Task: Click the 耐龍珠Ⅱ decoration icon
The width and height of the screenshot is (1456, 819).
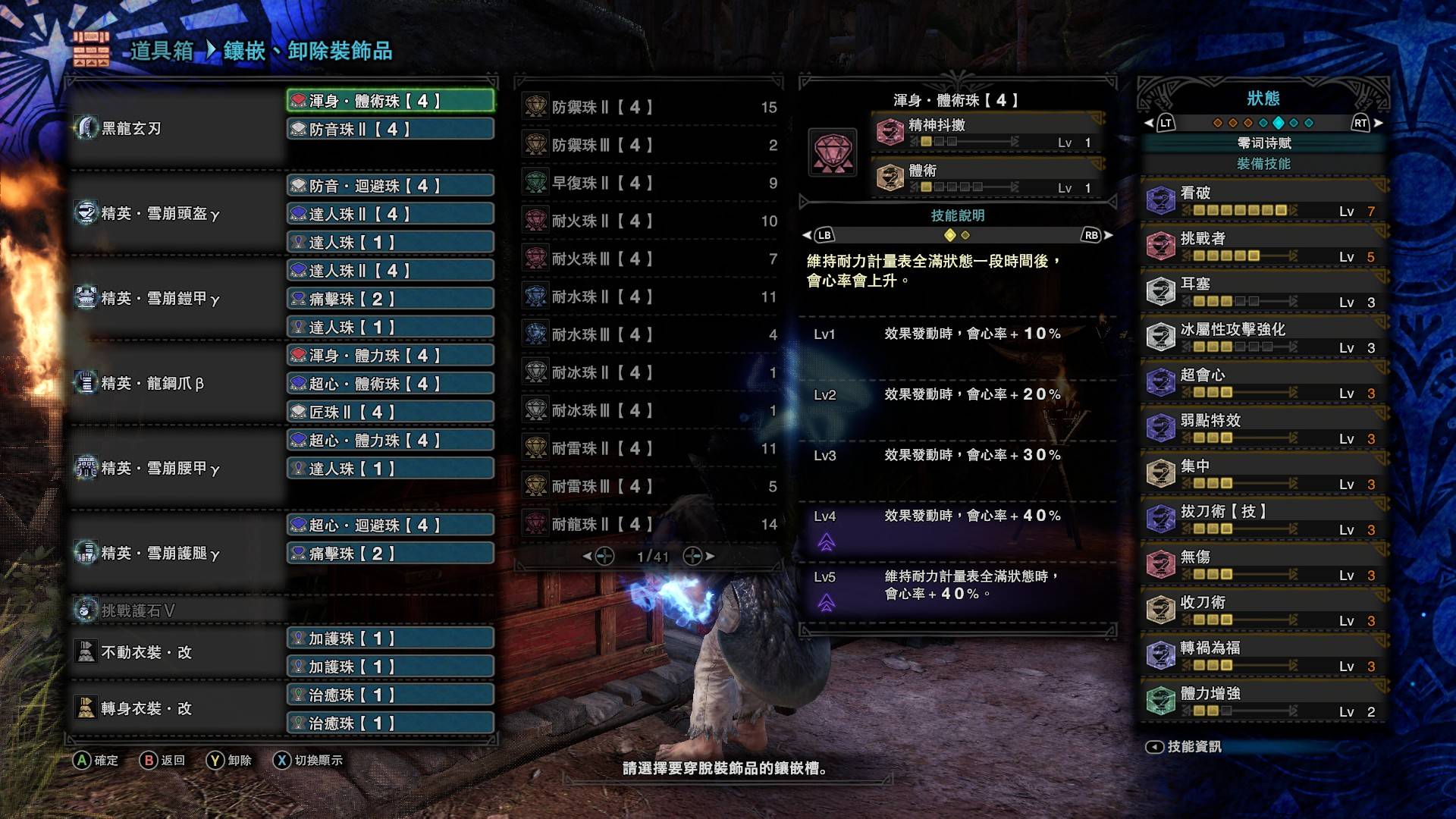Action: coord(538,523)
